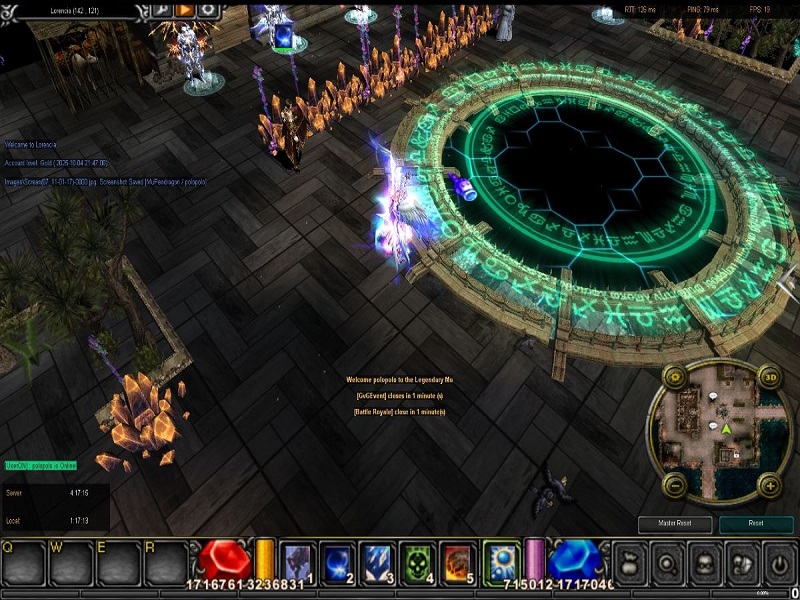Click the magnifier icon in bottom menu

coord(667,565)
